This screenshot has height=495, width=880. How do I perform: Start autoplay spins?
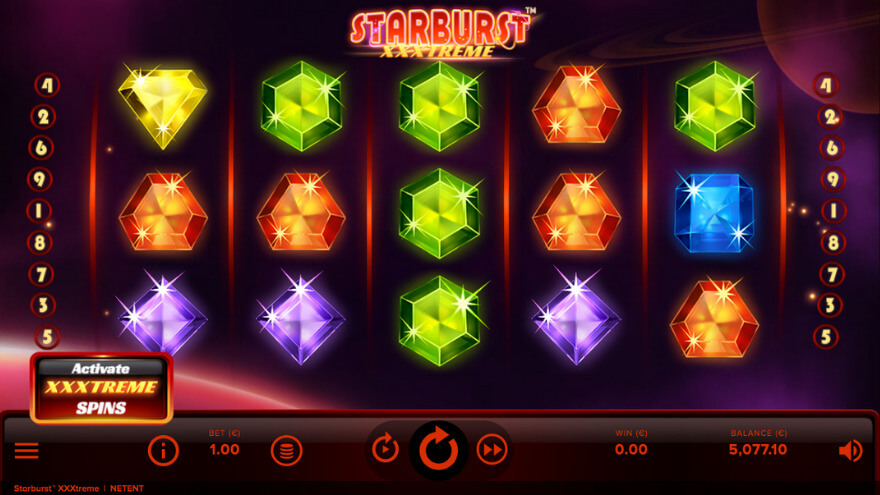(x=385, y=449)
